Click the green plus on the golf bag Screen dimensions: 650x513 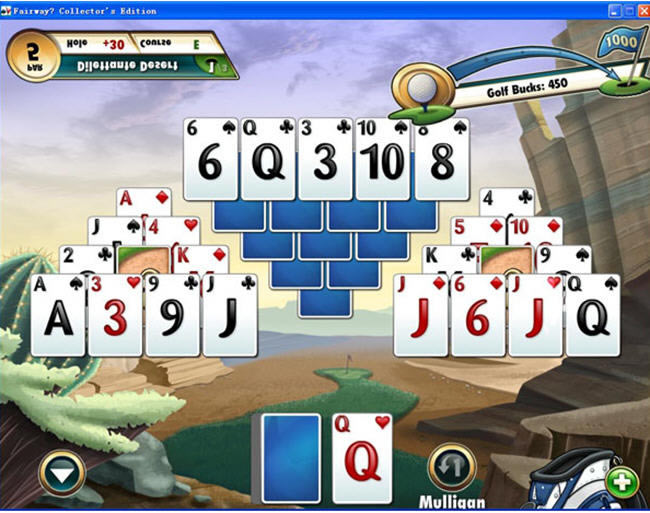pos(622,483)
